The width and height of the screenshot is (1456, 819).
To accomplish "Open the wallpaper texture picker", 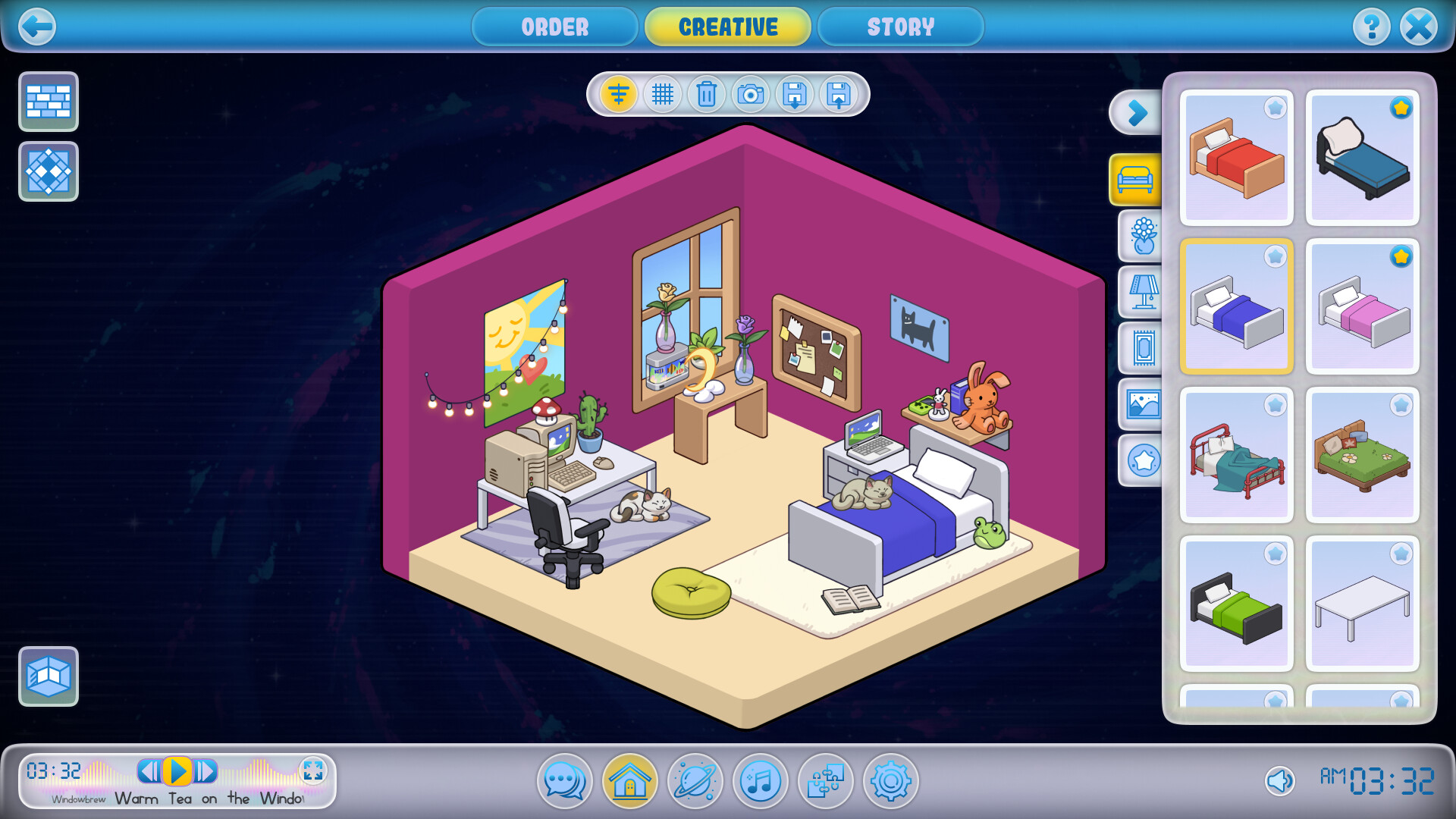I will tap(48, 102).
